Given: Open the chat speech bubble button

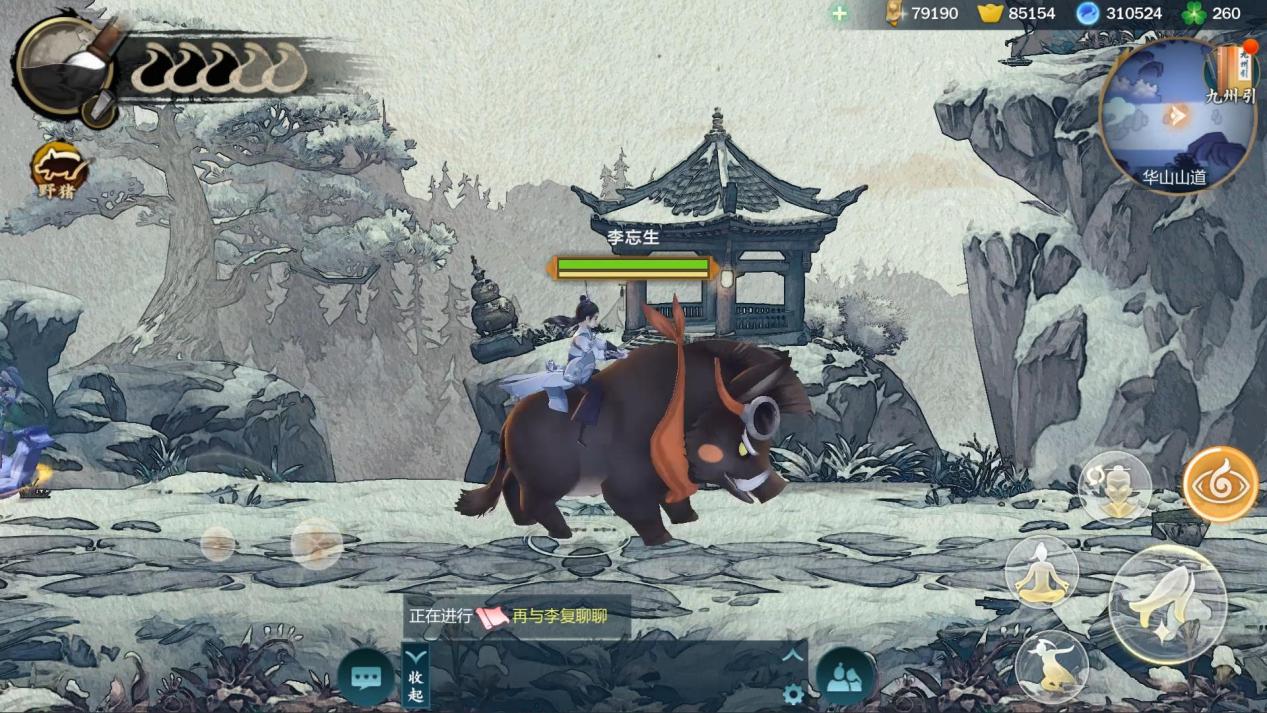Looking at the screenshot, I should 366,677.
